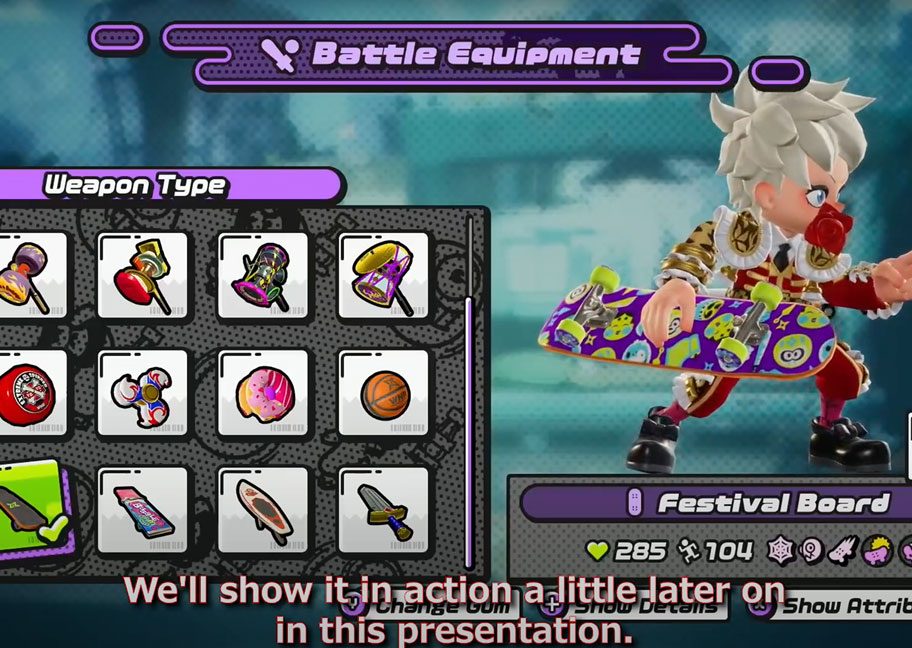
Task: Pick the yellow and purple drum hammer
Action: point(383,275)
